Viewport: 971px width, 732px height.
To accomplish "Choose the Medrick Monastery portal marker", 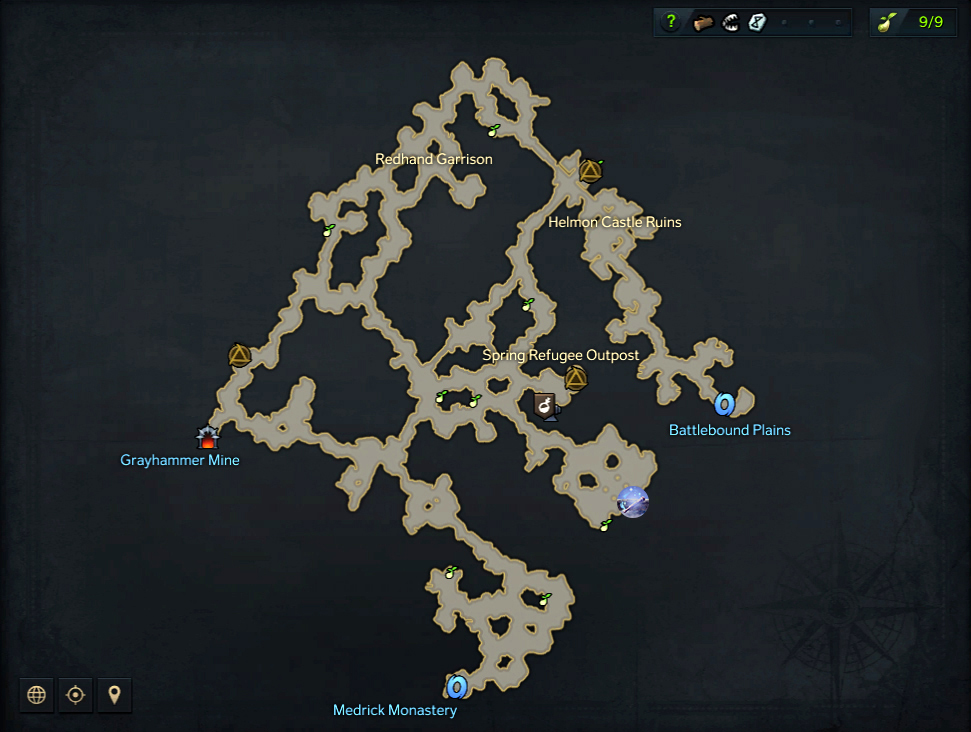I will (x=457, y=686).
